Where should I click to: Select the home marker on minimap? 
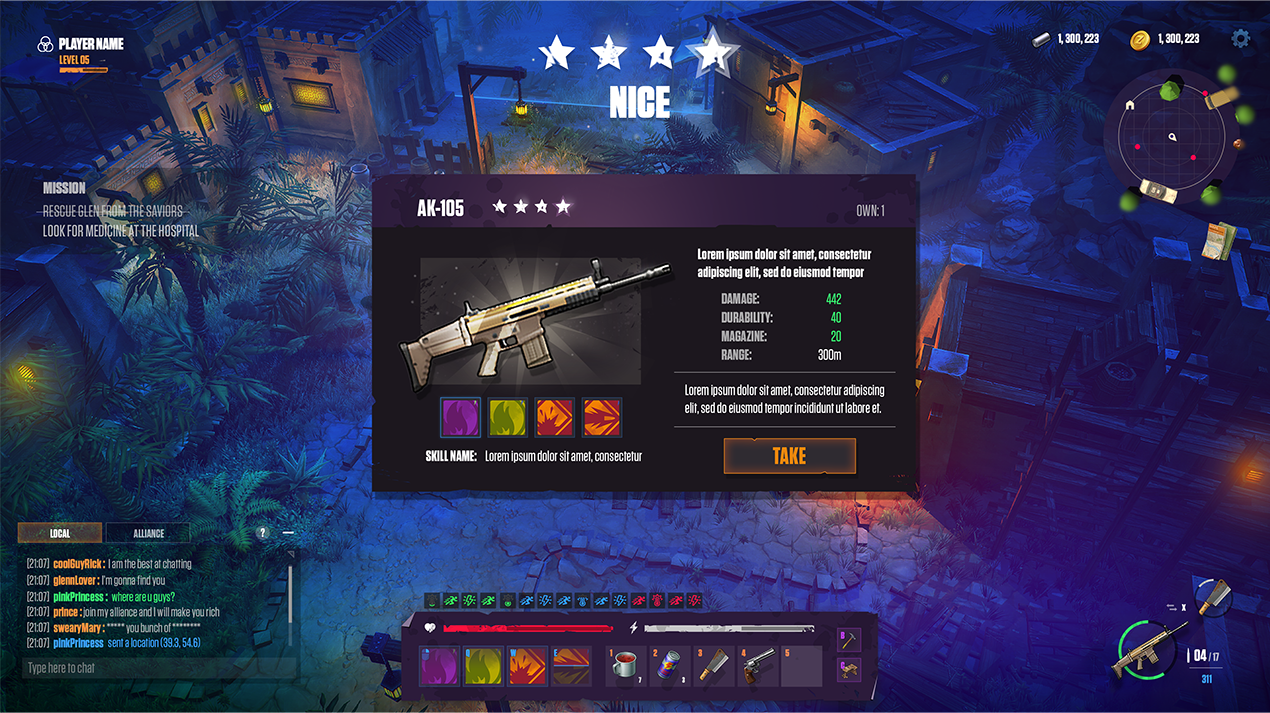[1130, 105]
